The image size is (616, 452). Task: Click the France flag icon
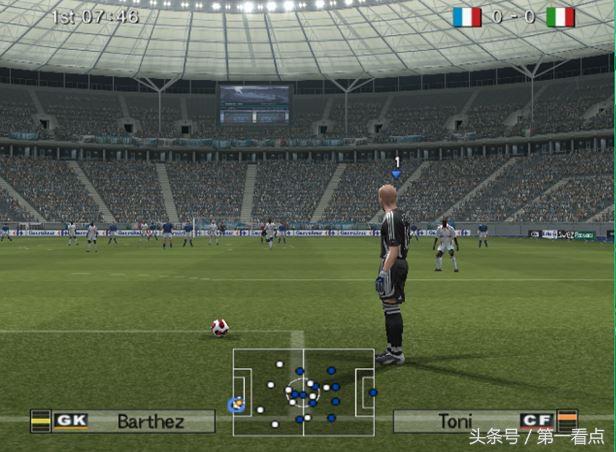[x=466, y=17]
